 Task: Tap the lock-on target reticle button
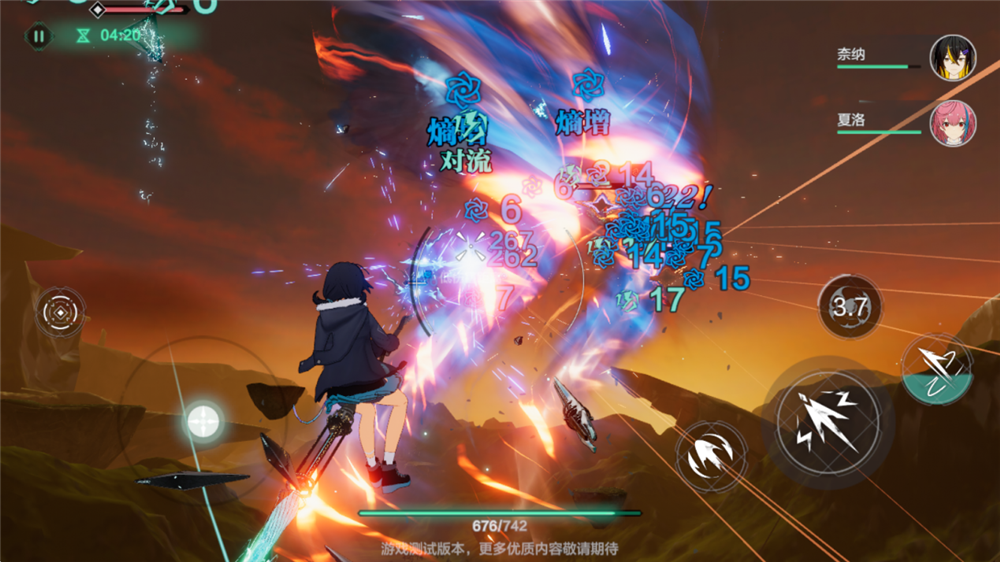coord(61,312)
